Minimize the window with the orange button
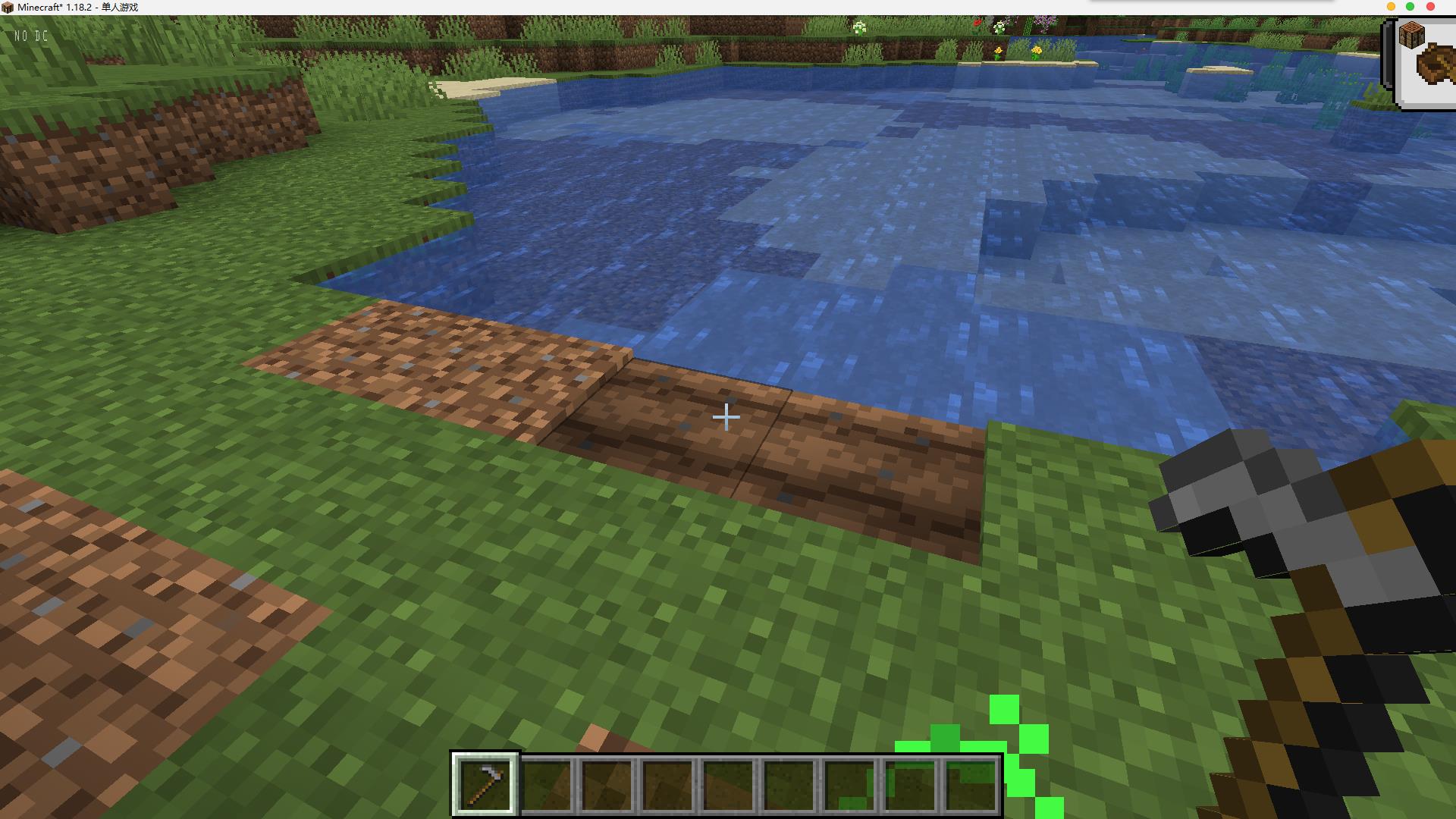Viewport: 1456px width, 819px height. click(x=1391, y=7)
